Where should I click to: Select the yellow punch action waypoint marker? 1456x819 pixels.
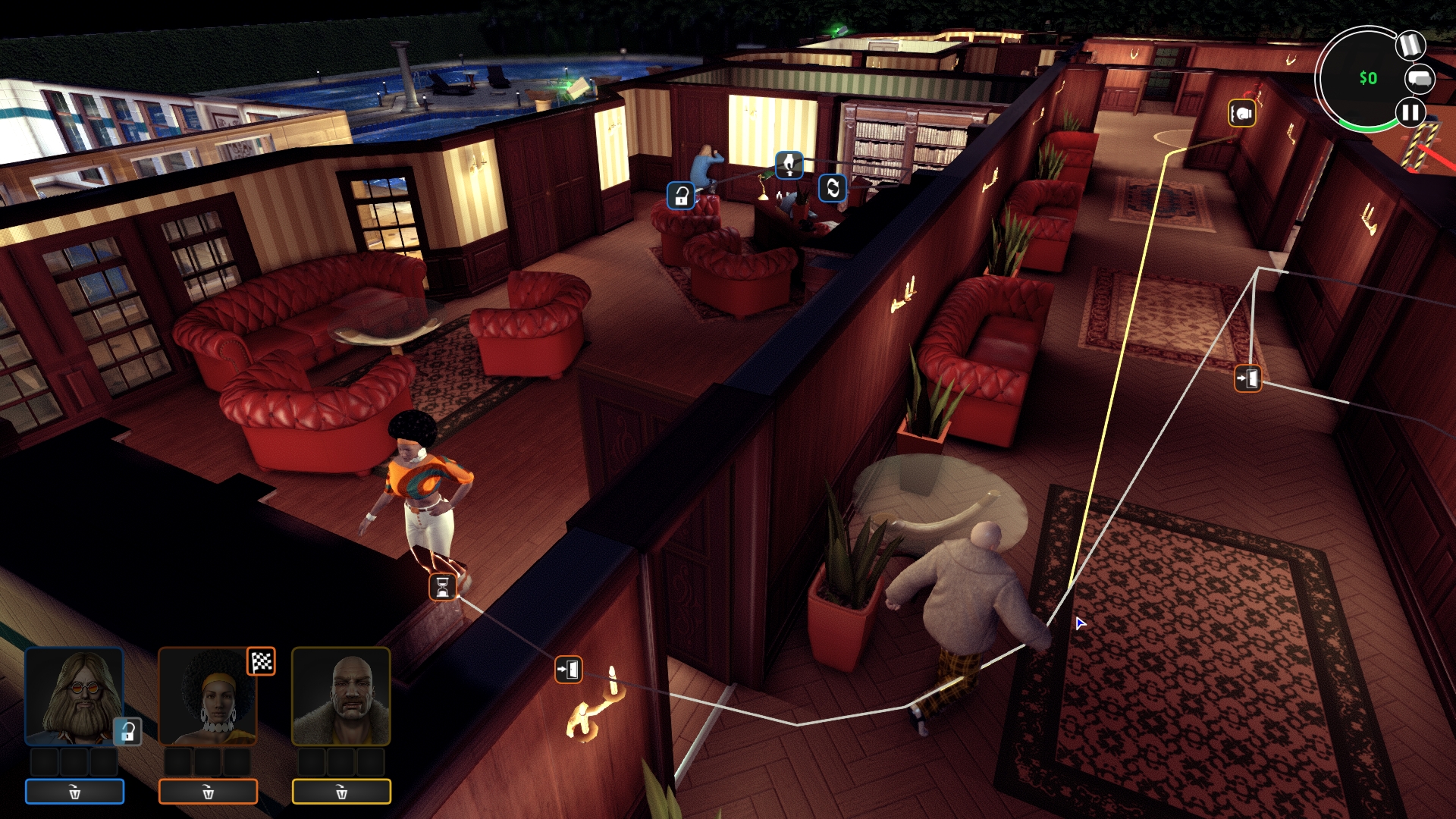1242,114
